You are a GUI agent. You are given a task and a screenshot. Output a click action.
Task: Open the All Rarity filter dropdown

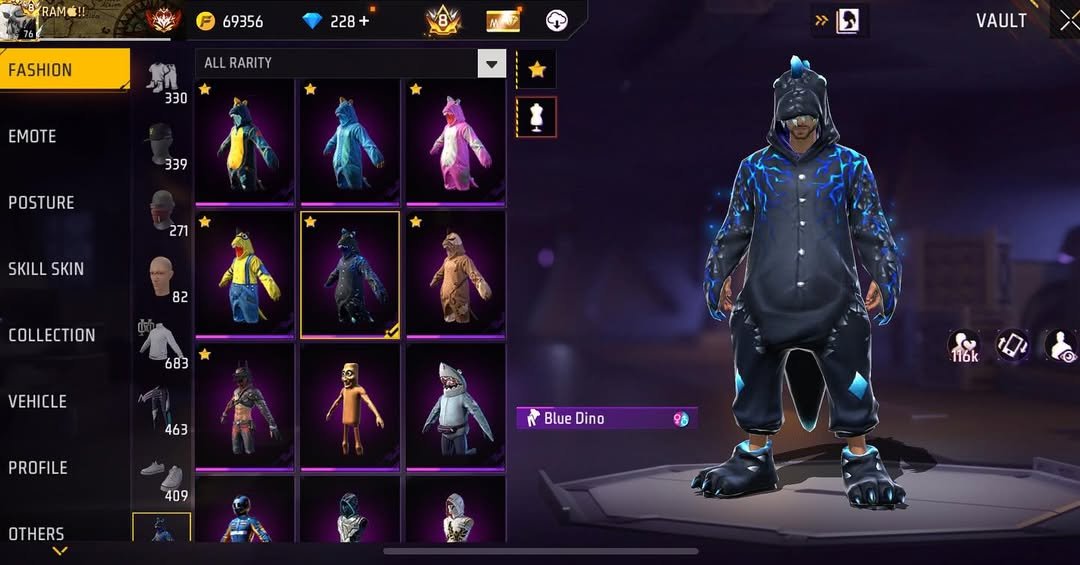[350, 63]
